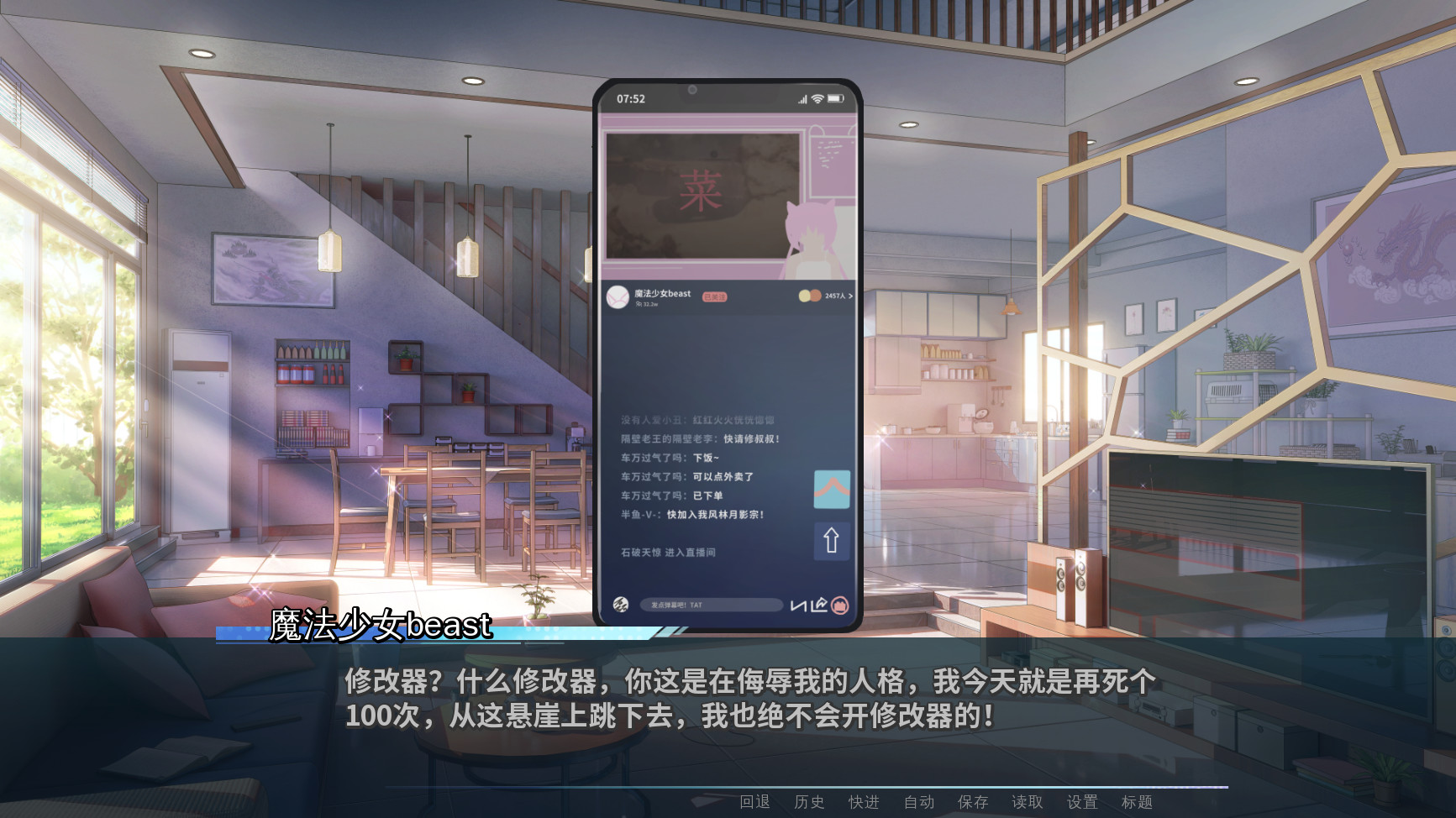1456x818 pixels.
Task: Click the gold coin currency swatch
Action: (x=805, y=296)
